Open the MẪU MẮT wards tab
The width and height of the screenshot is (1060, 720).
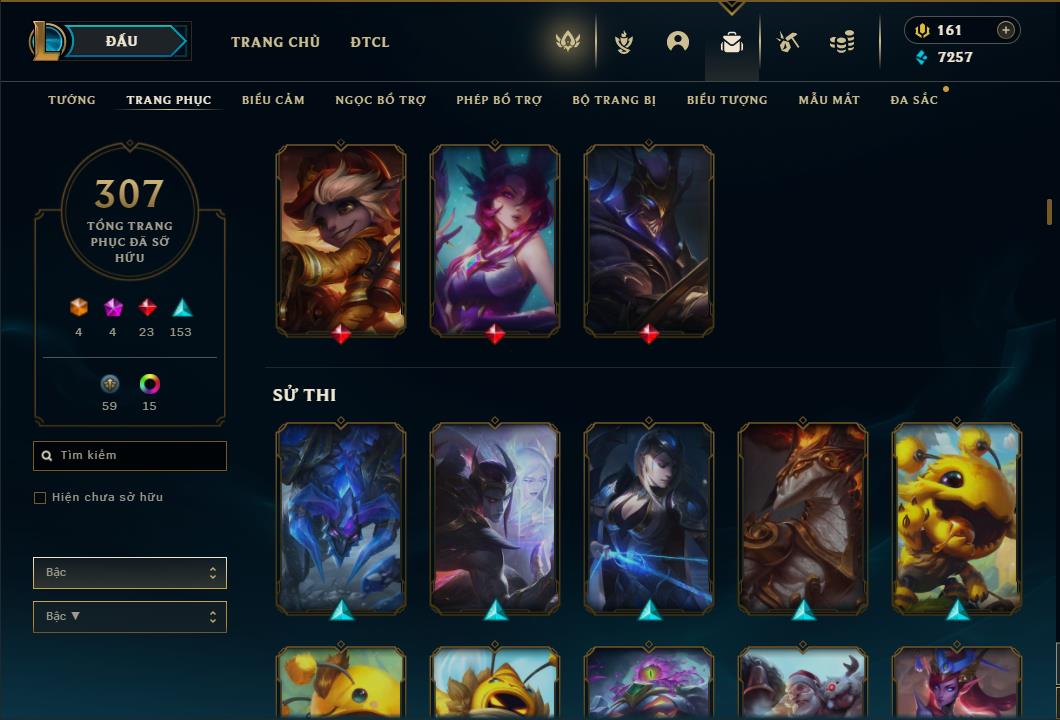829,100
